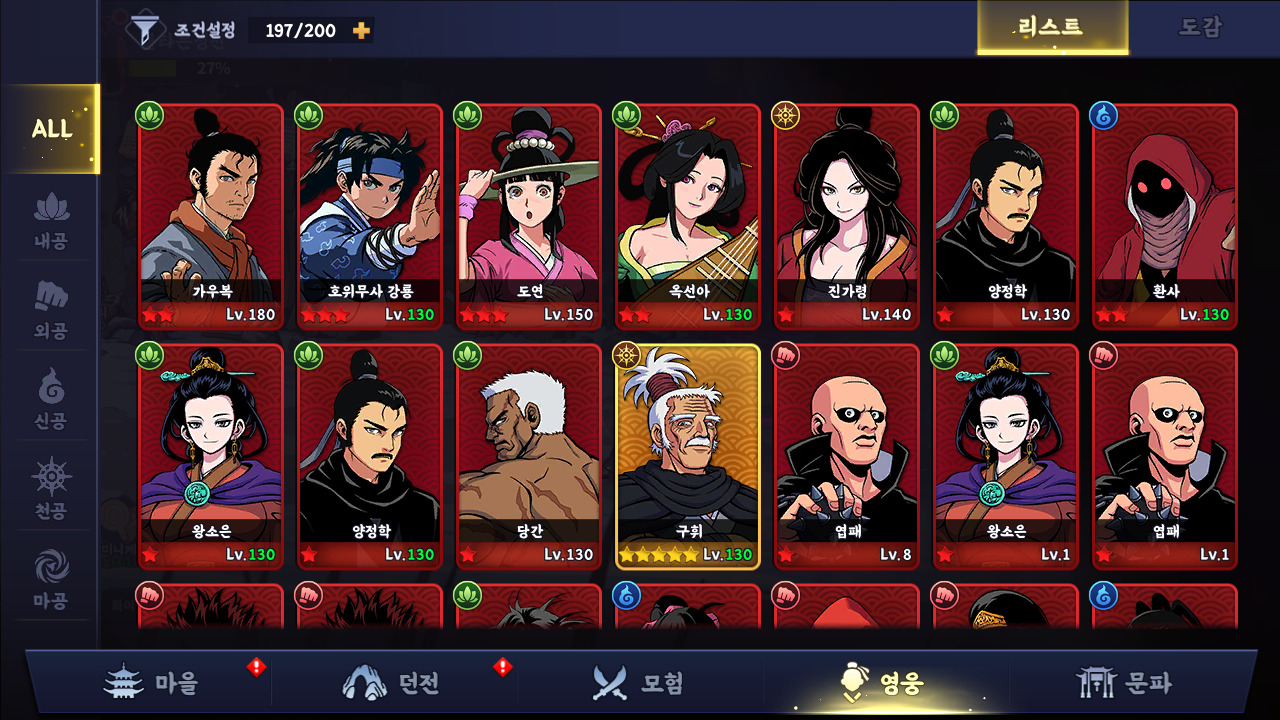Filter heroes by 외공 type
Image resolution: width=1280 pixels, height=720 pixels.
(x=51, y=311)
